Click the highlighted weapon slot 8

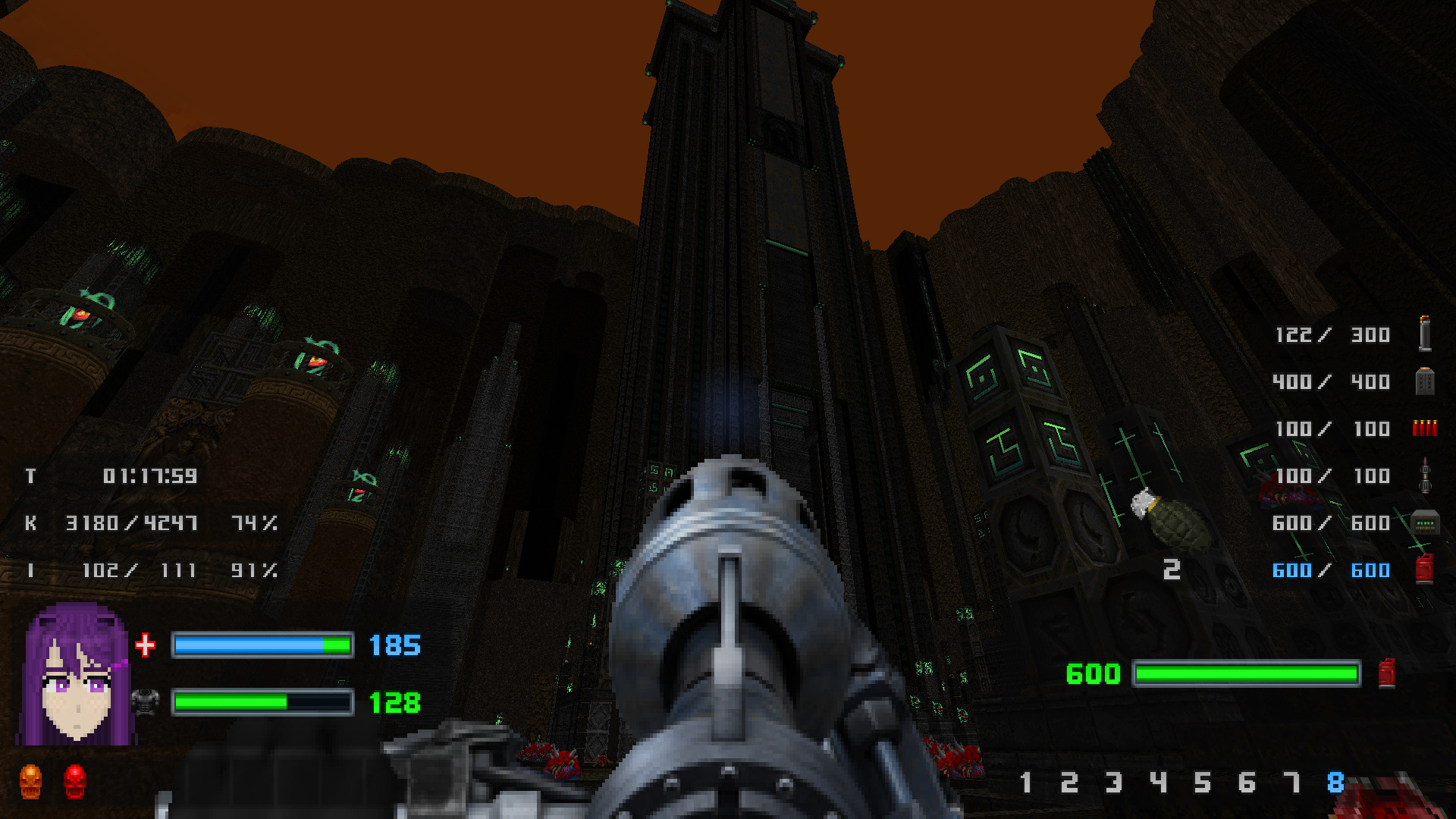tap(1335, 782)
